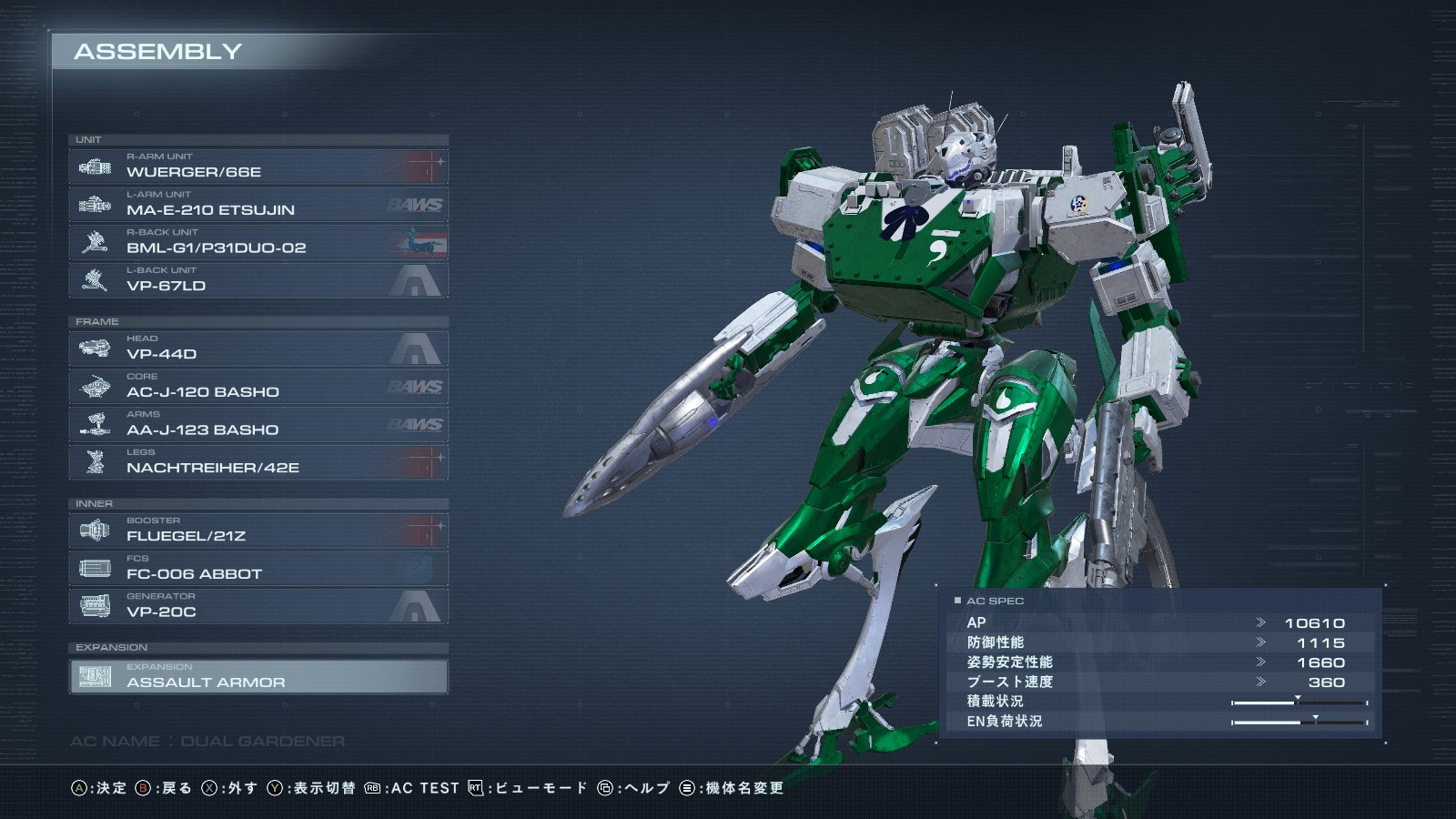Choose the ARMS part AA-J-123 BASHO
Screen dimensions: 1456x819
(258, 424)
